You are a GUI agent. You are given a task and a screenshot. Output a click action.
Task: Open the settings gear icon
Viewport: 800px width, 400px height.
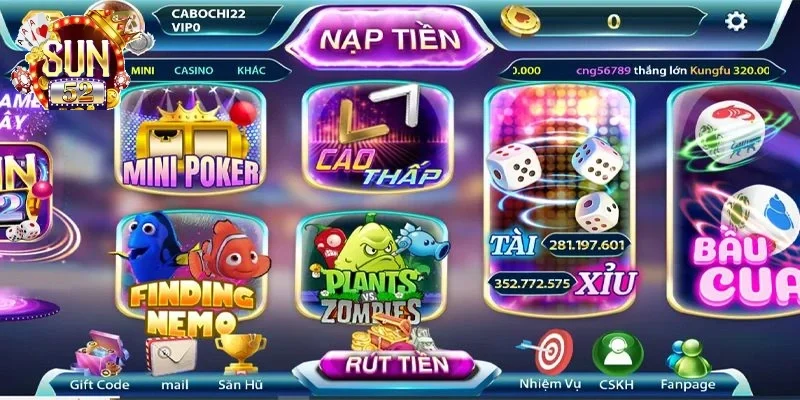[736, 21]
